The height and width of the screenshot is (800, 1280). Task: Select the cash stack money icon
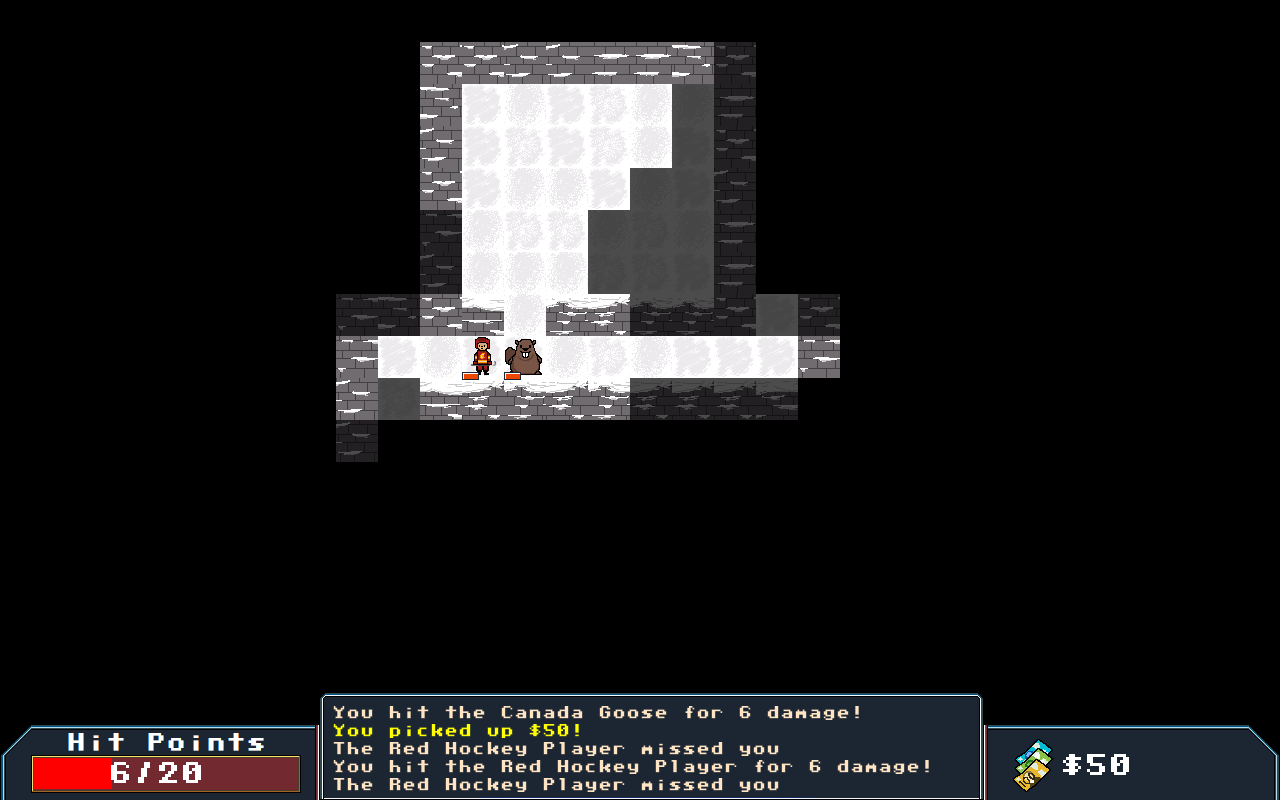[x=1033, y=765]
